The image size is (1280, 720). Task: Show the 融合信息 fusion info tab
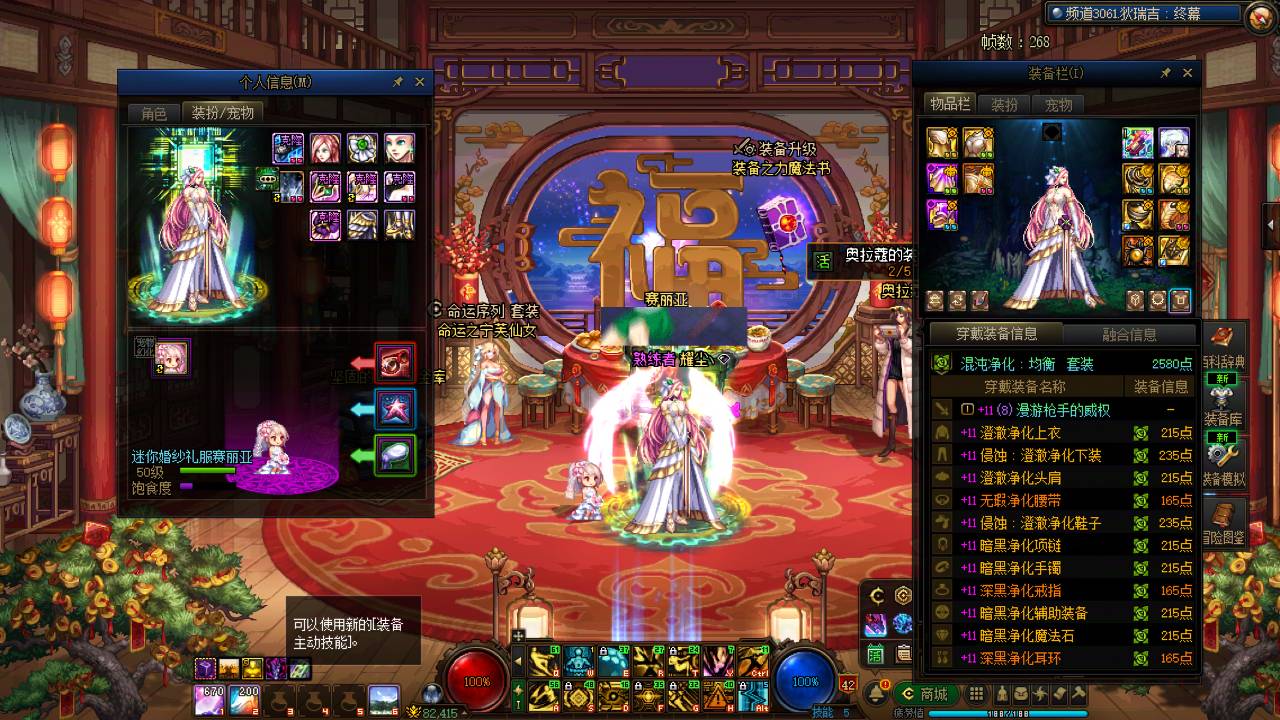tap(1129, 335)
